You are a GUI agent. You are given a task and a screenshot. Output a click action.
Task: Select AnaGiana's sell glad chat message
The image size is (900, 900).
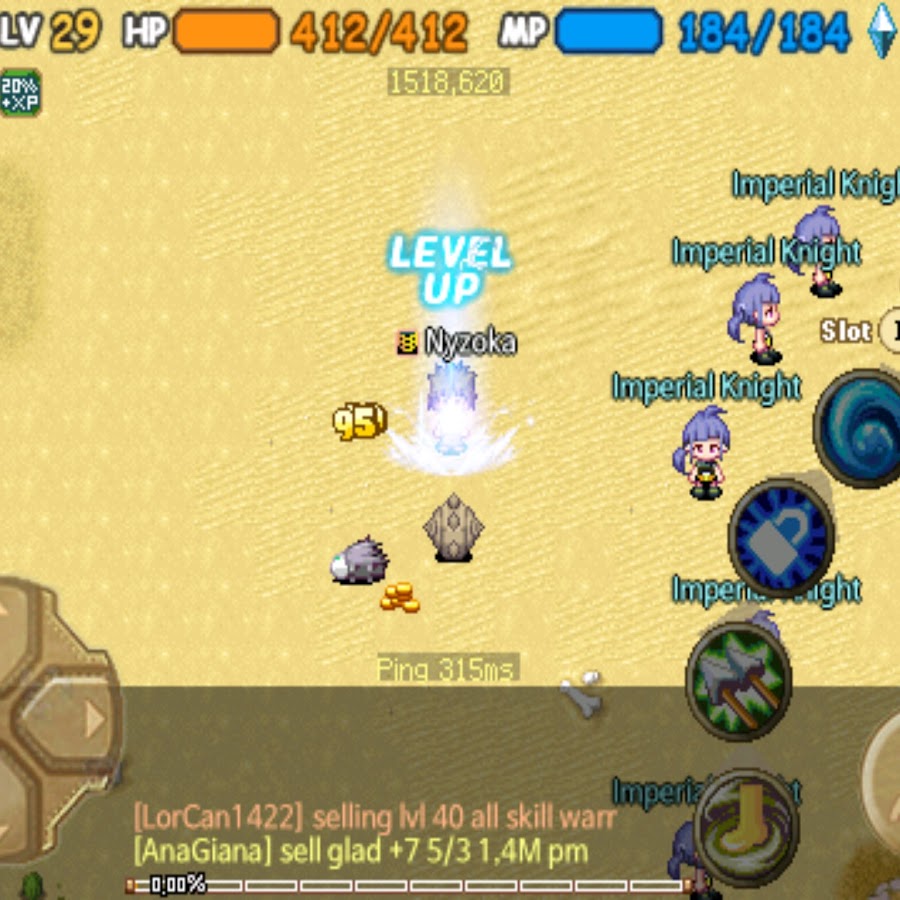tap(360, 851)
